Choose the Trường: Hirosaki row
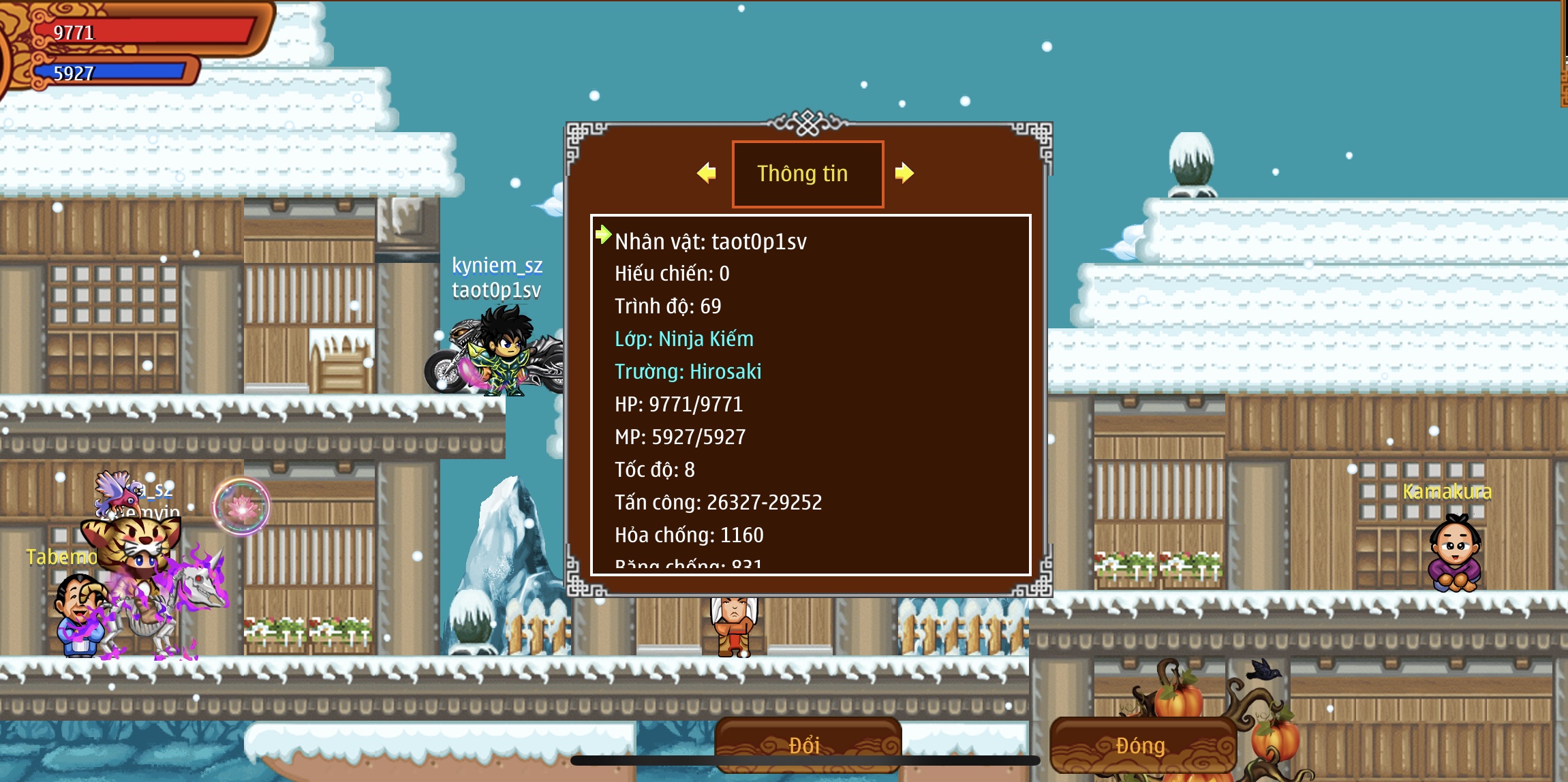 [x=688, y=372]
